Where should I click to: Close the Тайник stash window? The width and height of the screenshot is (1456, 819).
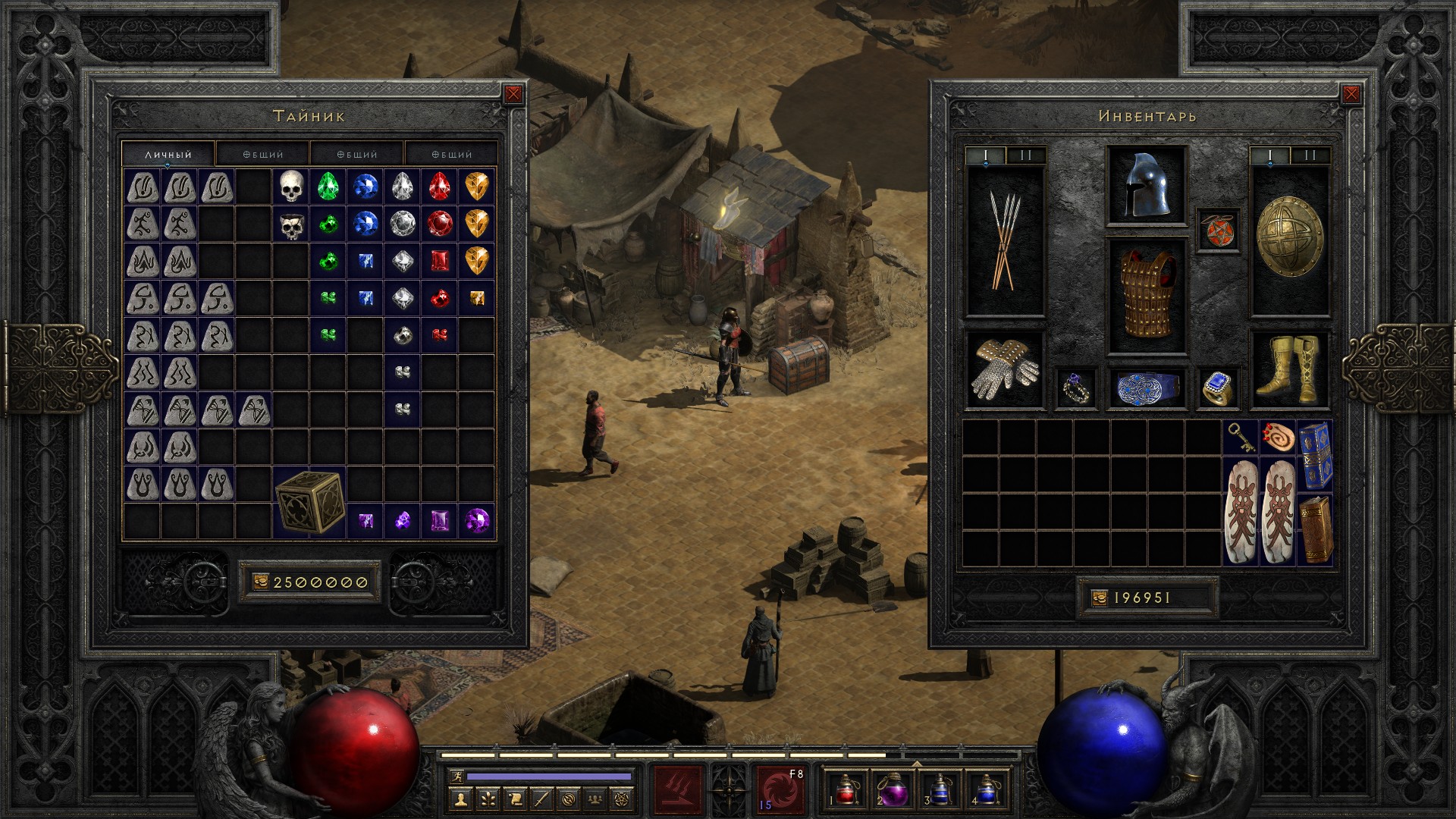point(513,94)
